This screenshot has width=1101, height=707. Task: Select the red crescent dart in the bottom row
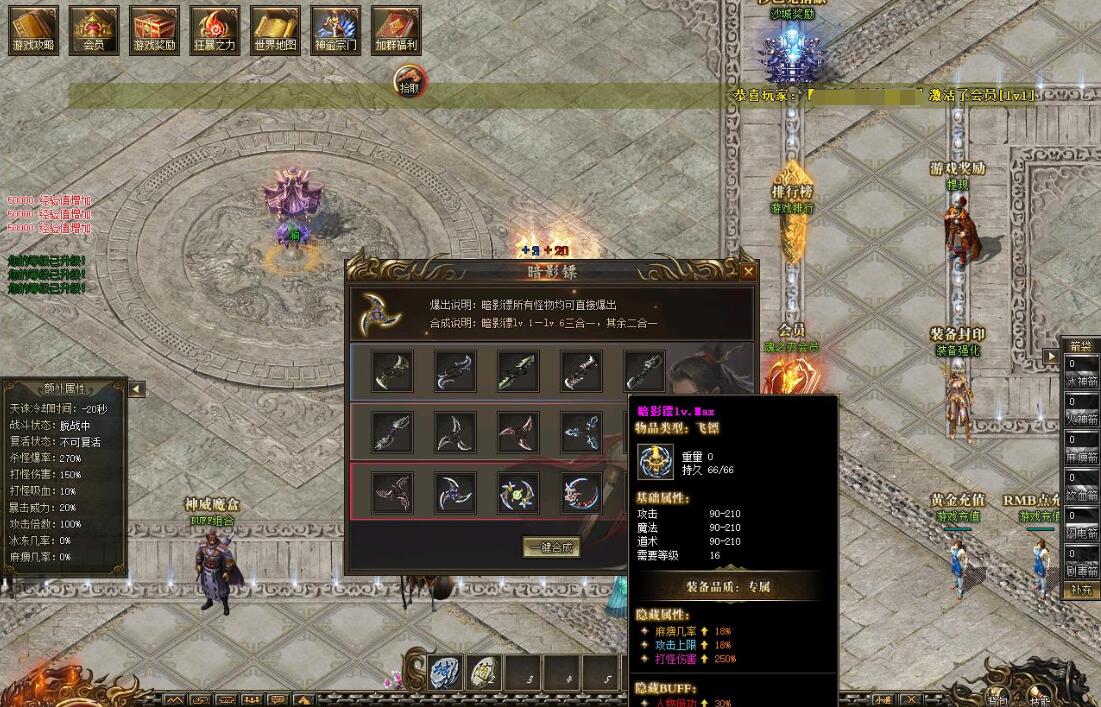click(581, 493)
